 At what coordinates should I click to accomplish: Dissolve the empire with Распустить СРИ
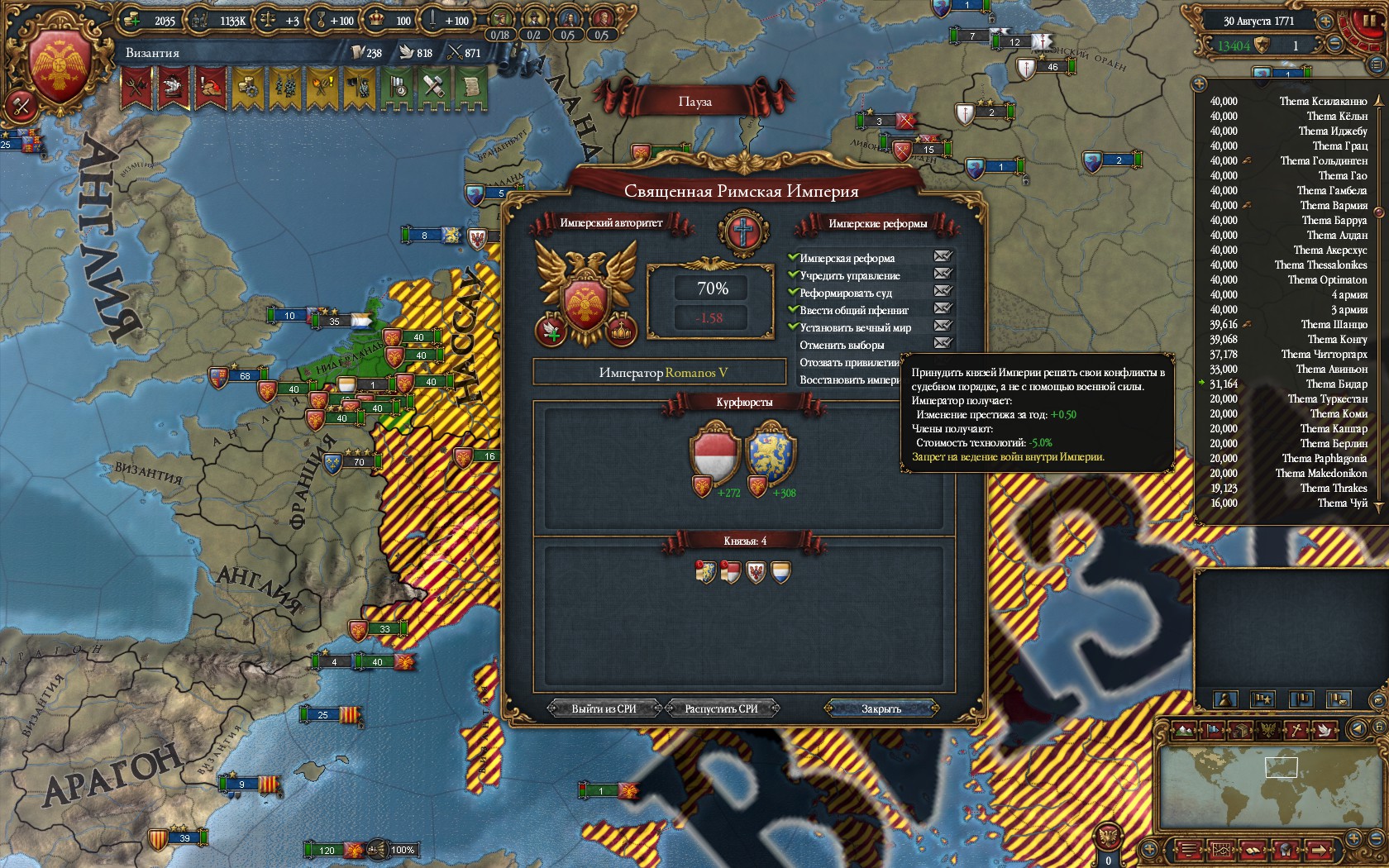click(721, 708)
